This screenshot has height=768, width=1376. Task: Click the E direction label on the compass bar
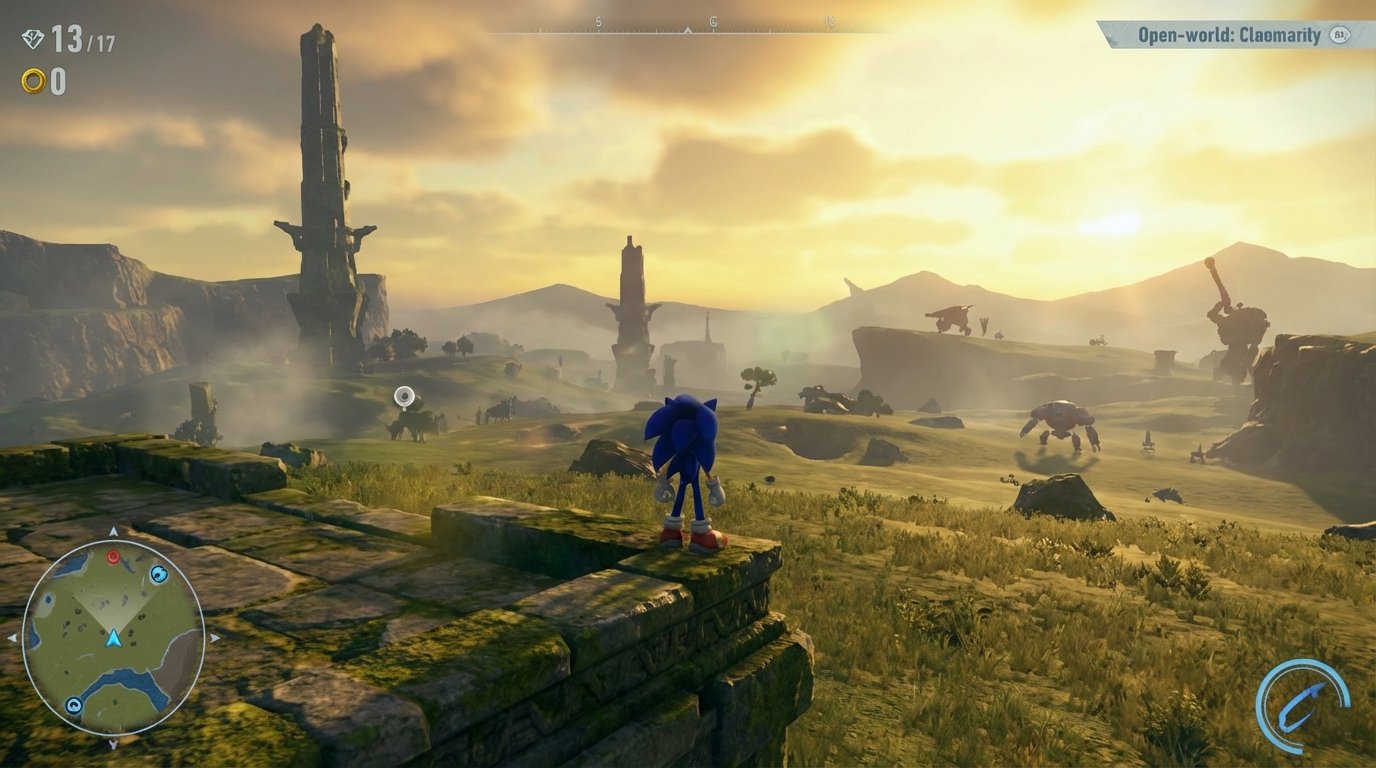click(712, 23)
